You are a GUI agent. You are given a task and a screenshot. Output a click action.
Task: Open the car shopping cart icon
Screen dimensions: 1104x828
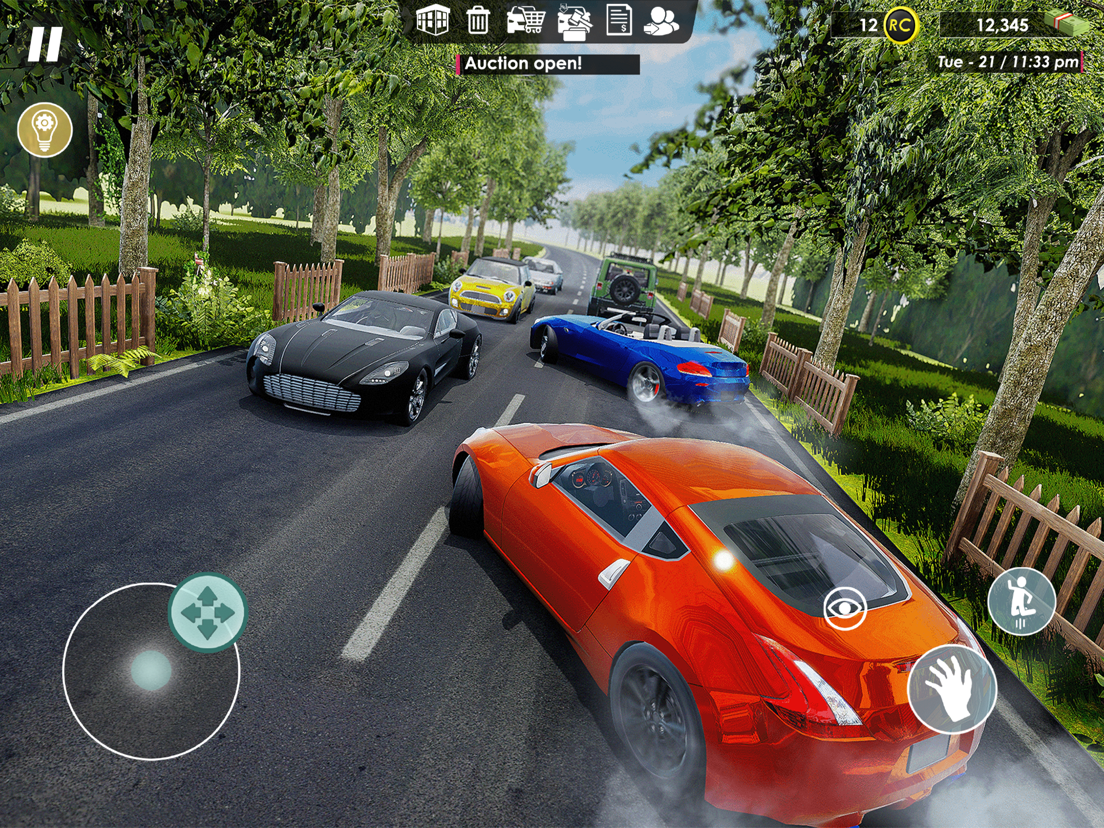[x=526, y=20]
